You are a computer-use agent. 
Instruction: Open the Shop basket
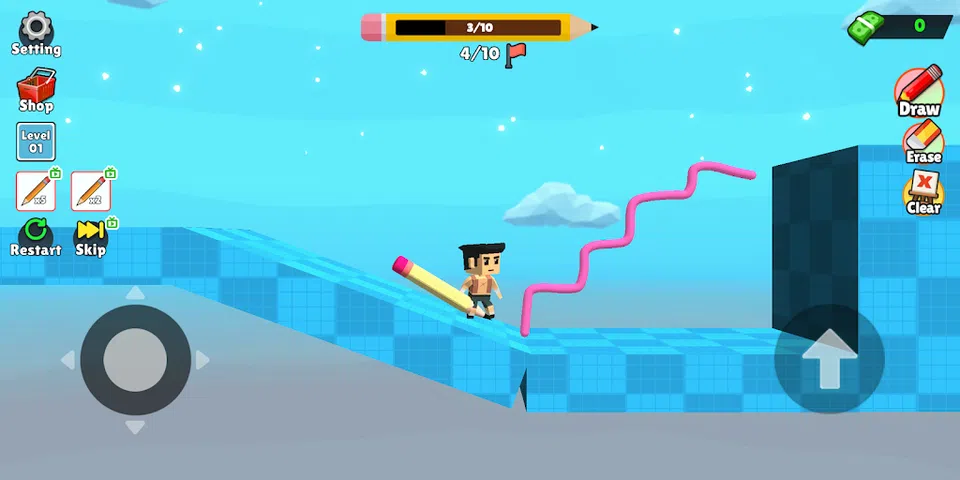36,89
